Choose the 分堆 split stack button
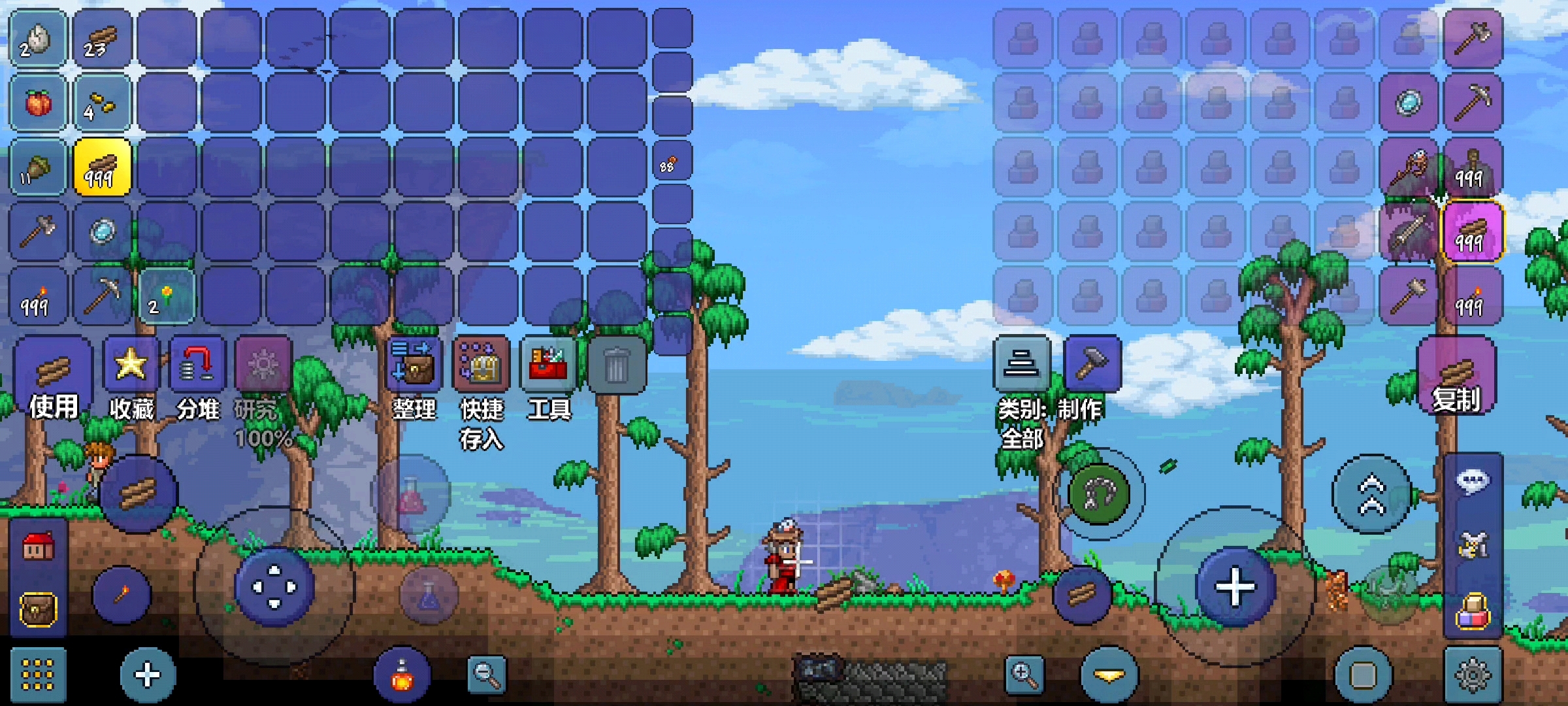This screenshot has height=706, width=1568. [x=197, y=366]
